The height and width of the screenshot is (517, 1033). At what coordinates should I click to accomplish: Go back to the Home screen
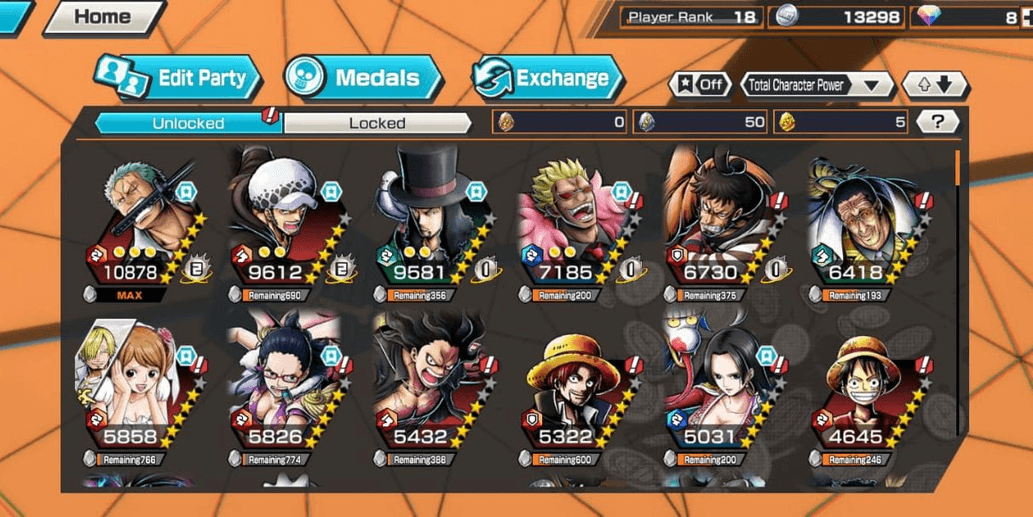coord(102,17)
